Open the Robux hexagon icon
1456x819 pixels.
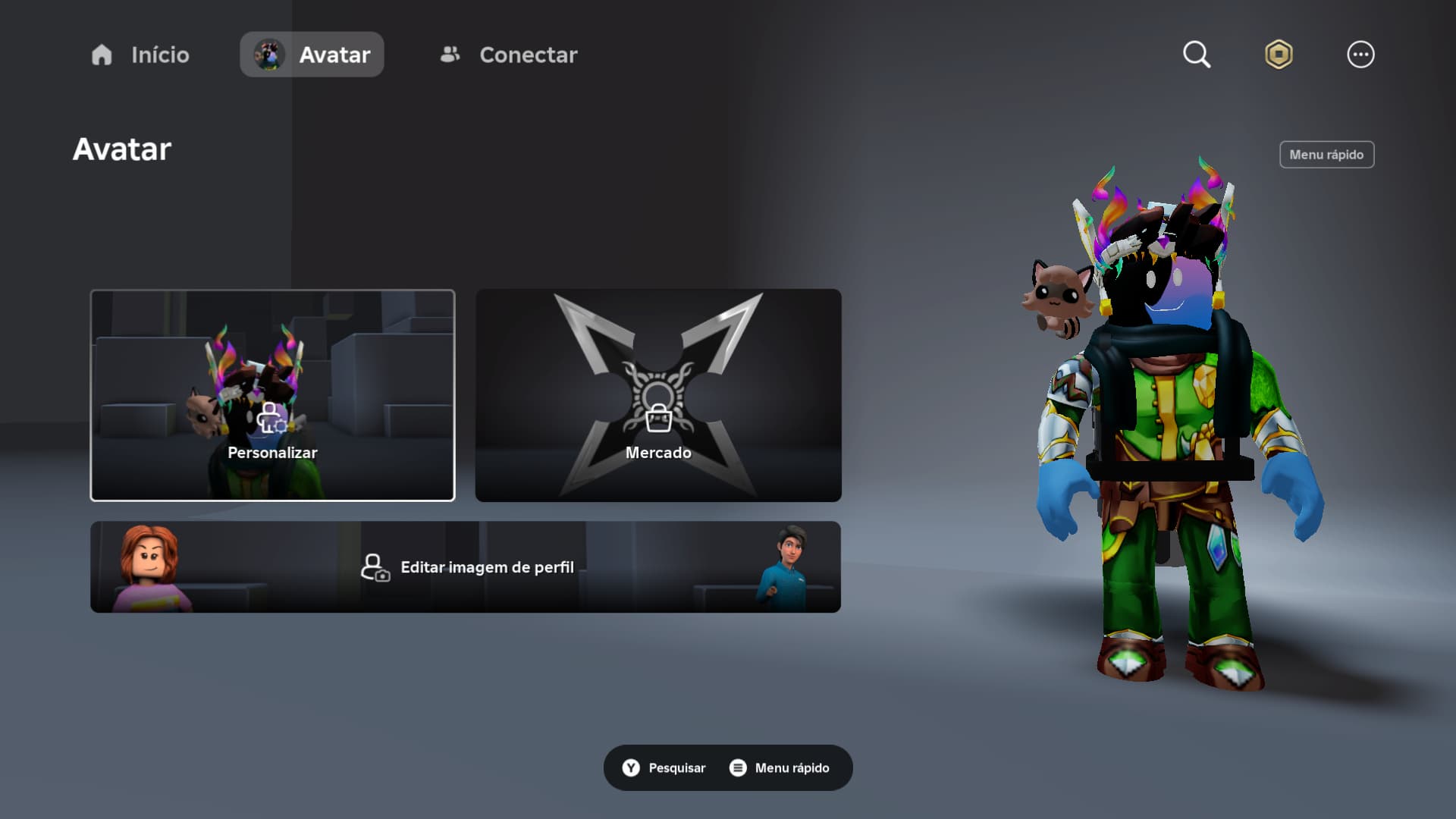tap(1279, 55)
